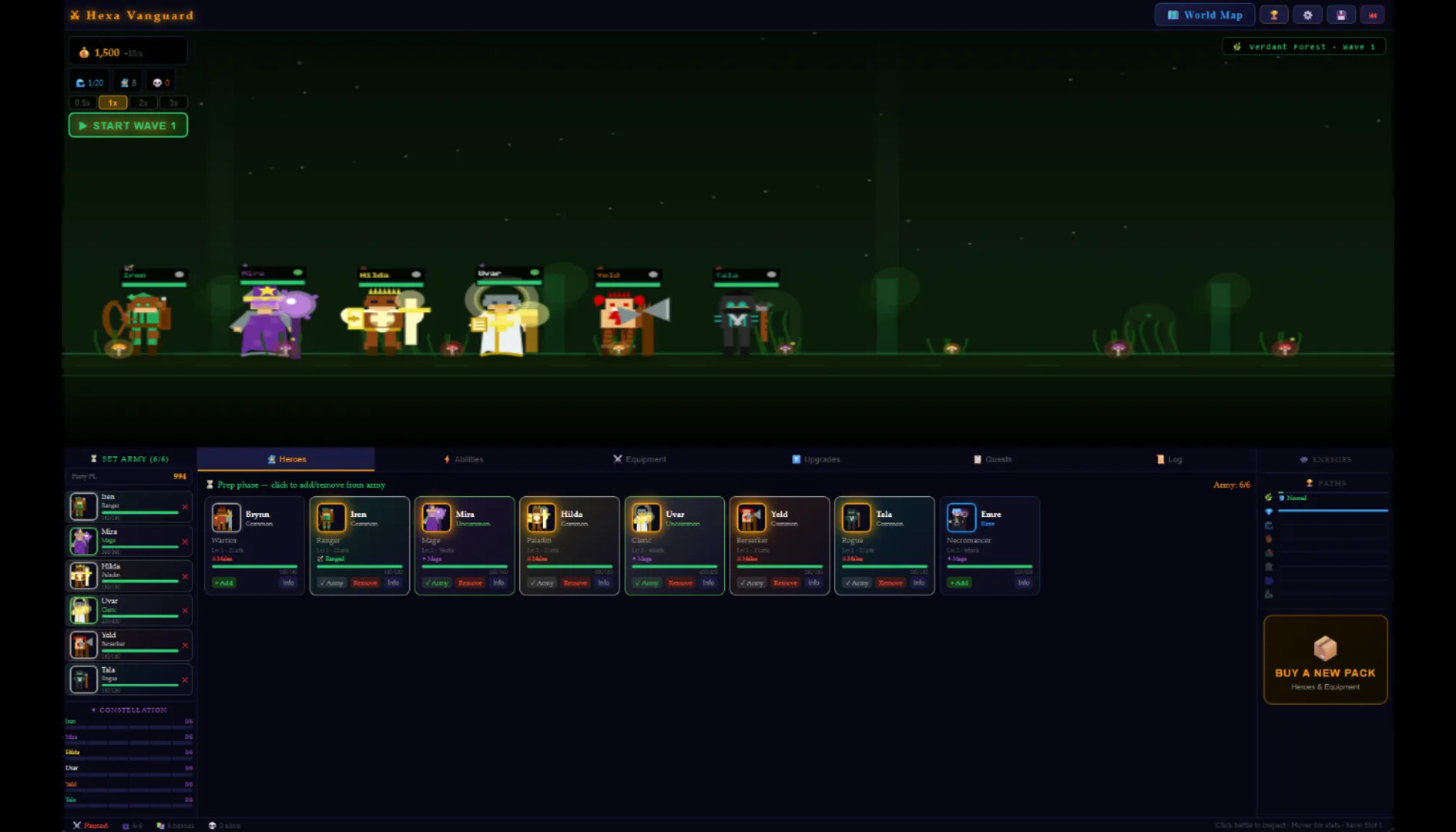Viewport: 1456px width, 832px height.
Task: Switch speed to 0.5x
Action: click(x=82, y=102)
